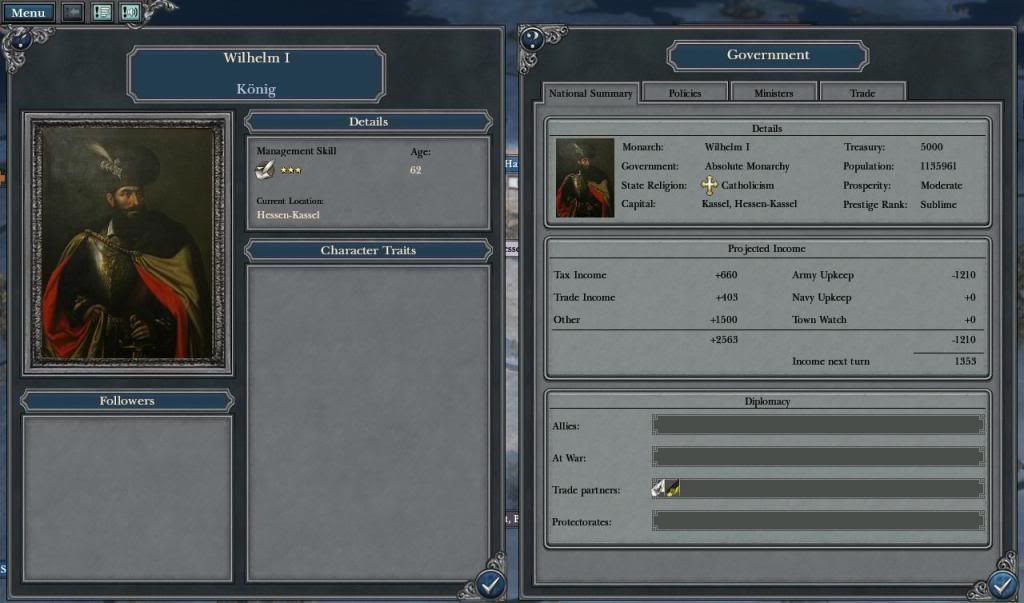Toggle the exclamation speaker alert button
The width and height of the screenshot is (1024, 603).
(x=130, y=13)
